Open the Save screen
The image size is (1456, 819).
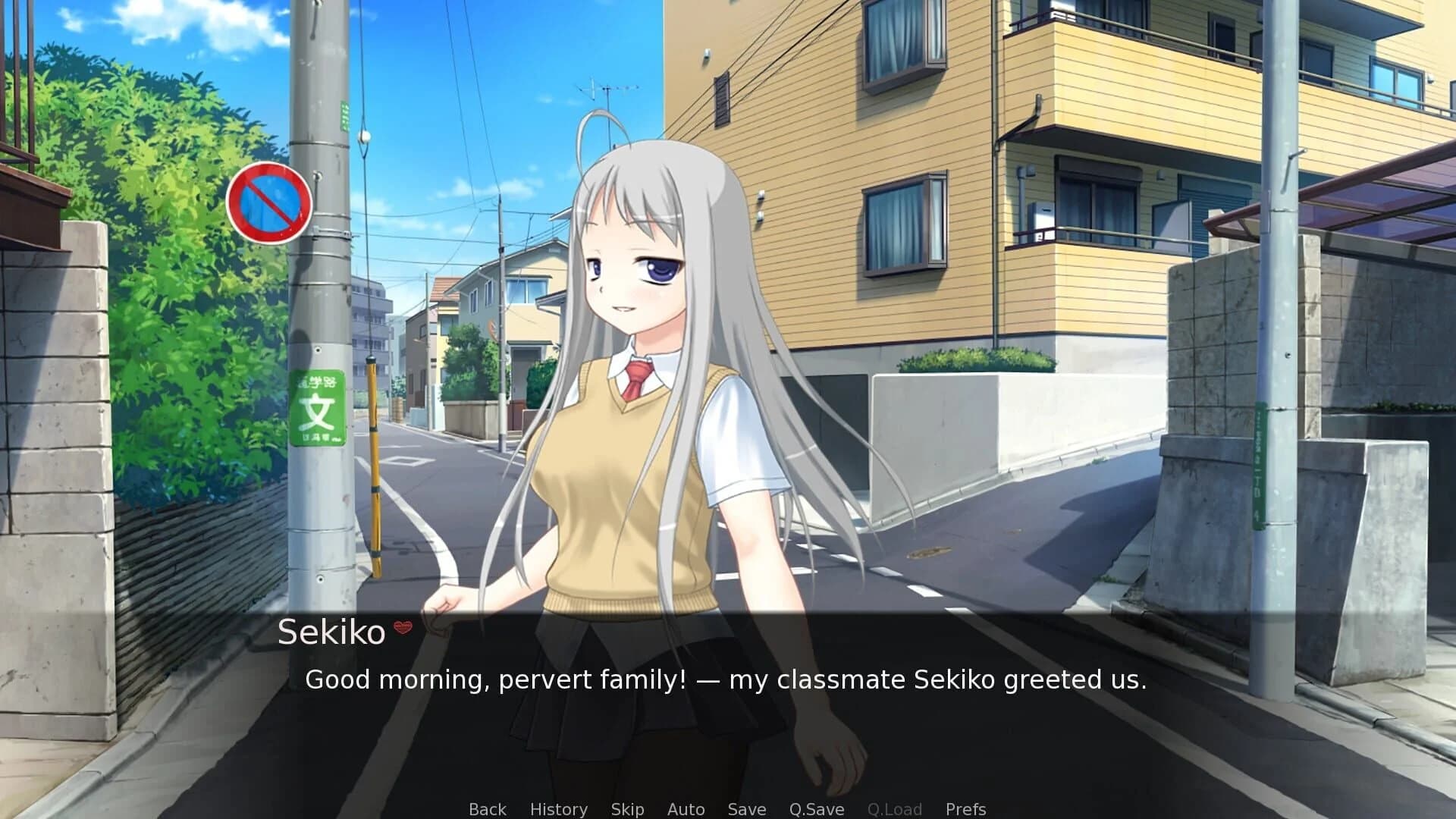(x=746, y=808)
